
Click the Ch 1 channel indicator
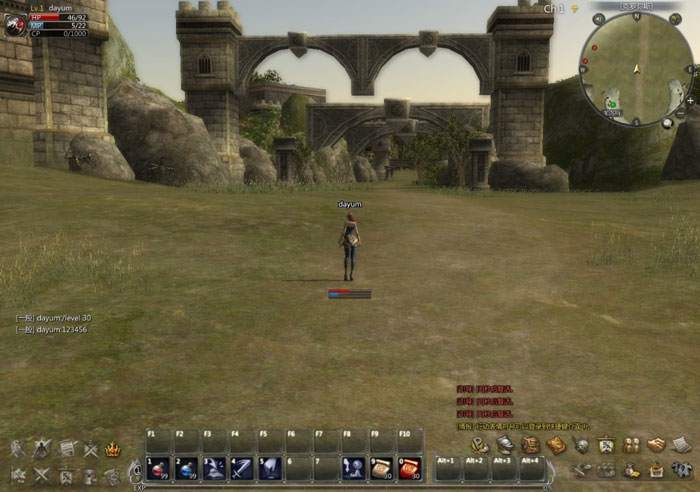coord(555,9)
